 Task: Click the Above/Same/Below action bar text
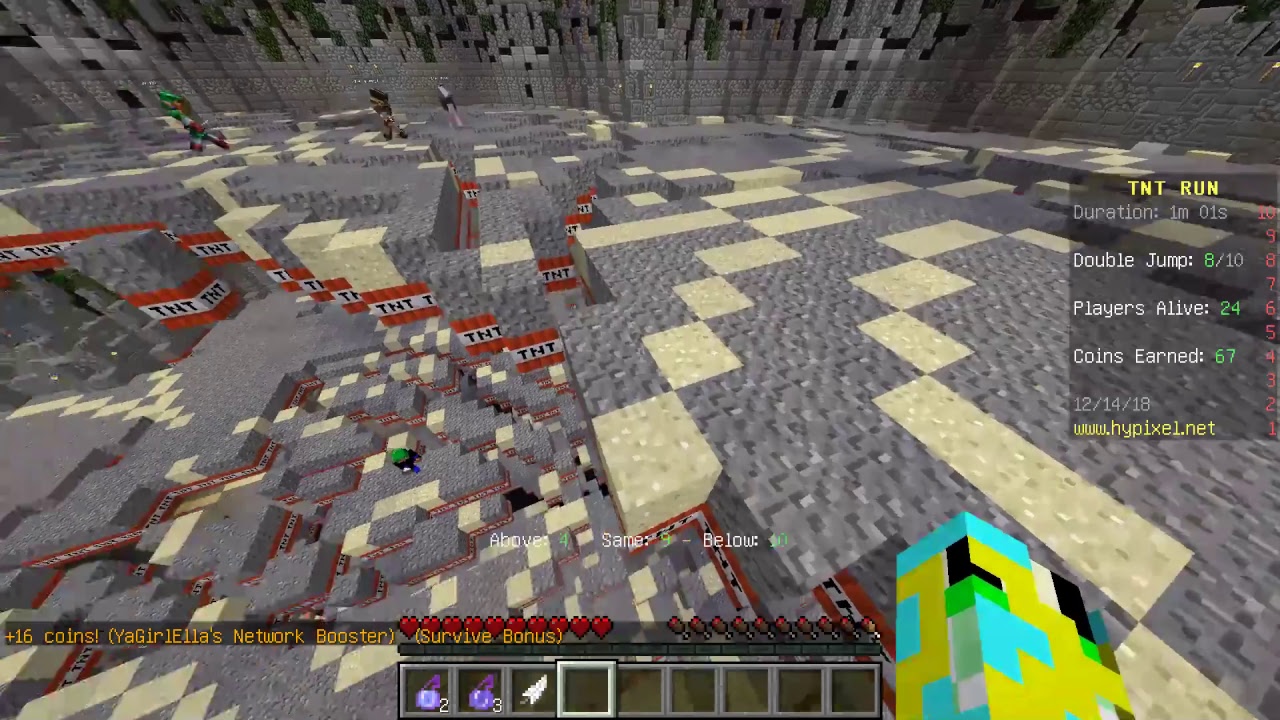pos(637,540)
